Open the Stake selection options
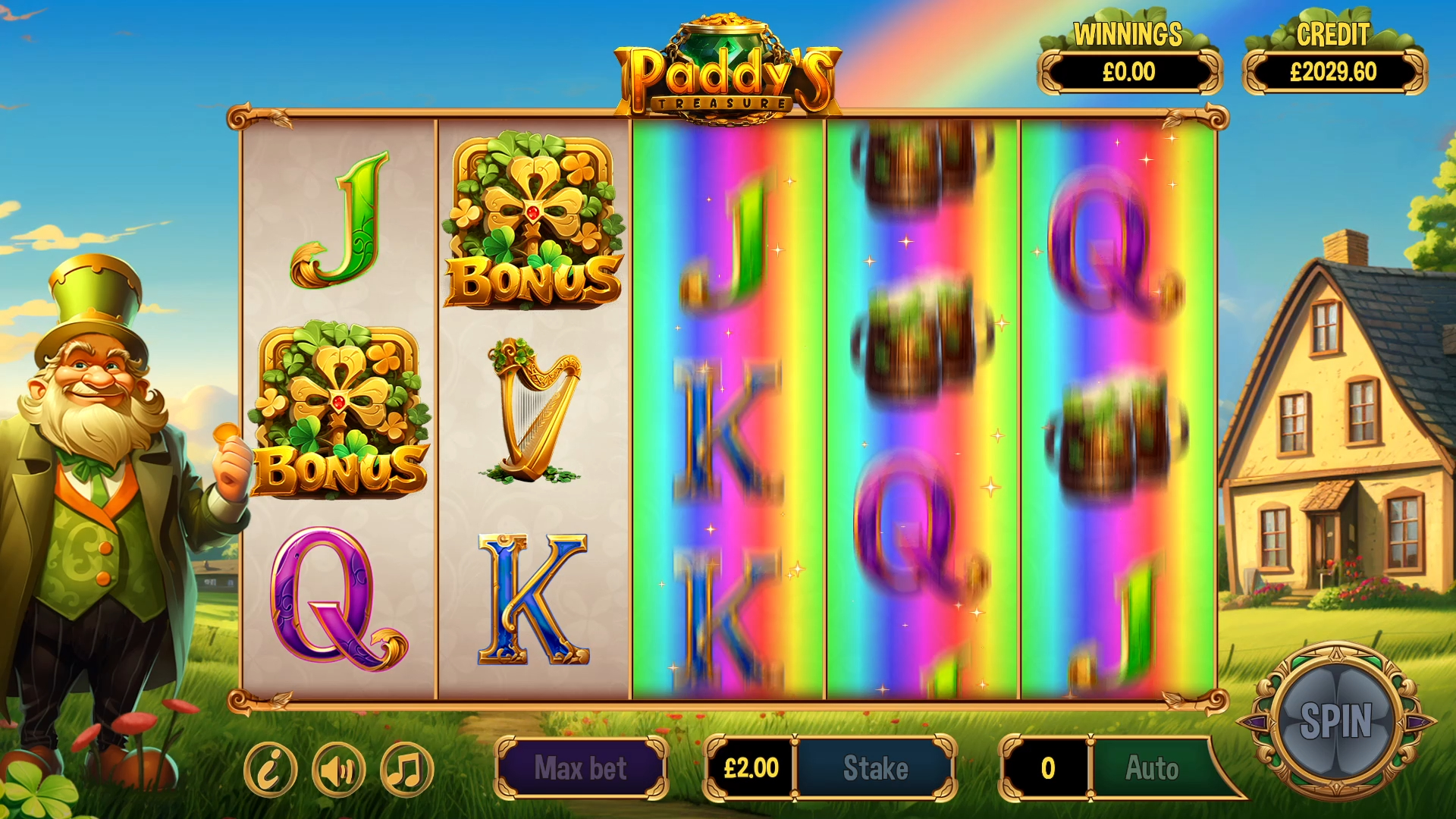Viewport: 1456px width, 819px height. (x=876, y=767)
